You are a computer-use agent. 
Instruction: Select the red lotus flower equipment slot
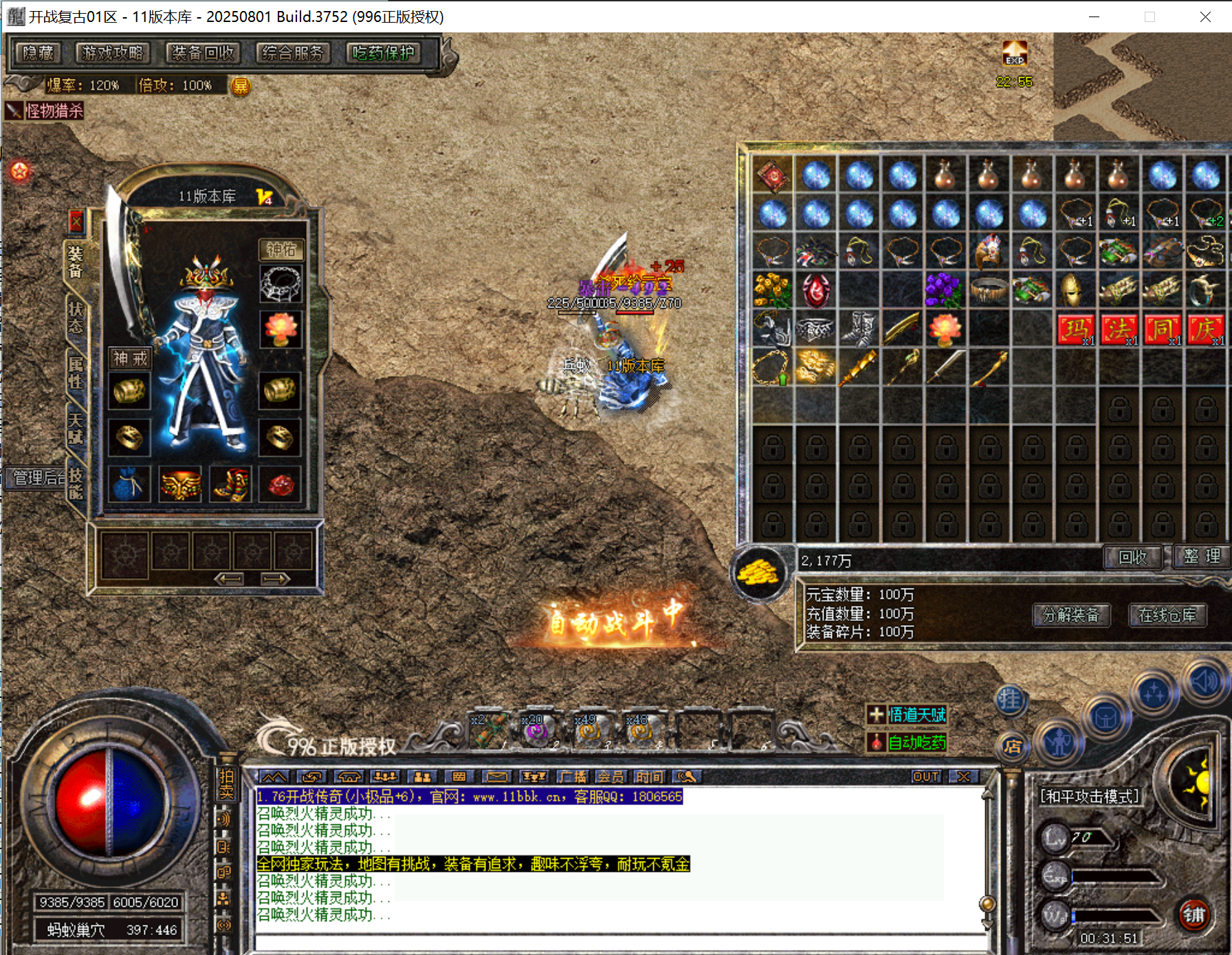(280, 329)
